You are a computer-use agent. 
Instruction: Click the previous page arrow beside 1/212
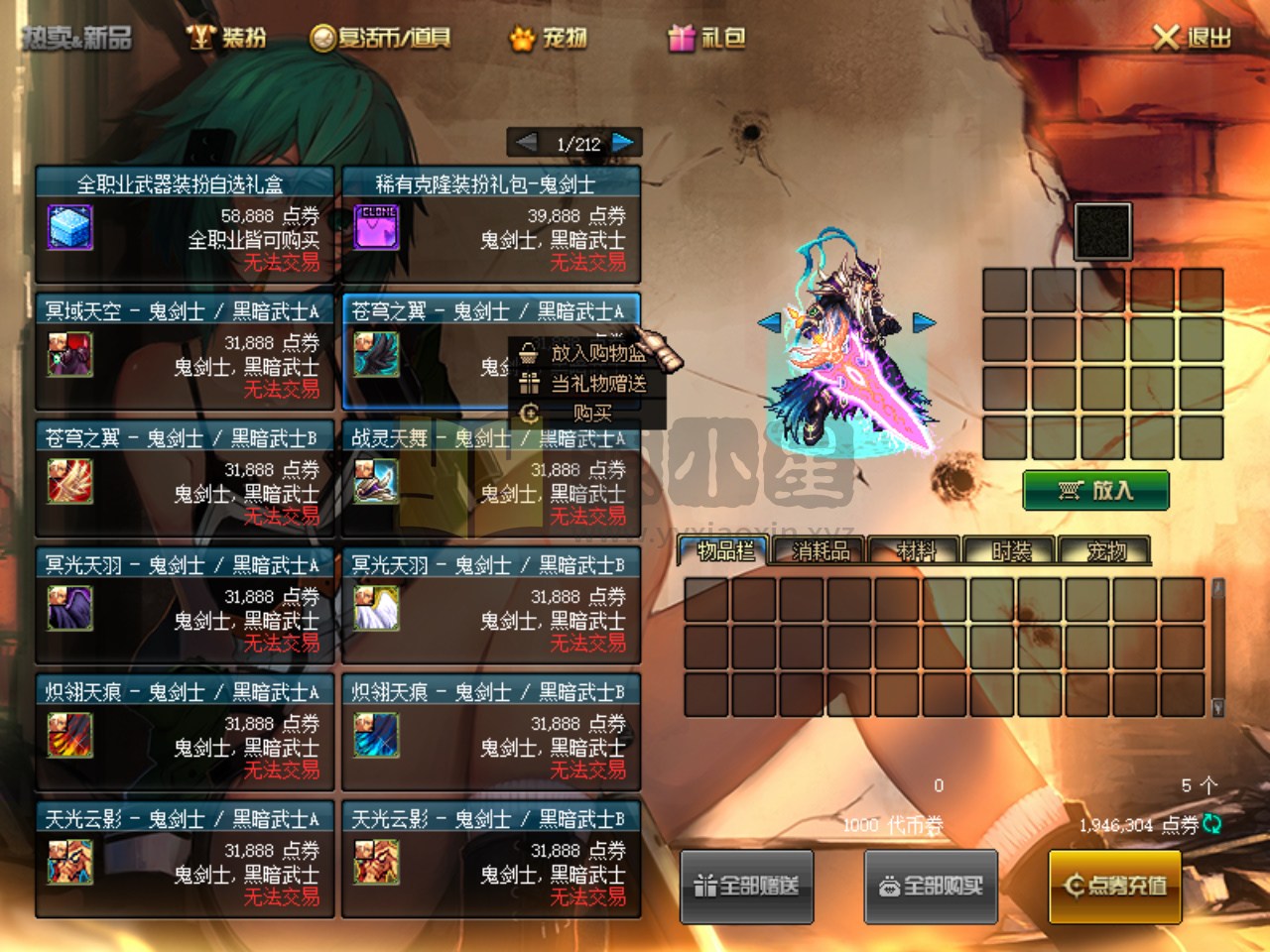525,142
